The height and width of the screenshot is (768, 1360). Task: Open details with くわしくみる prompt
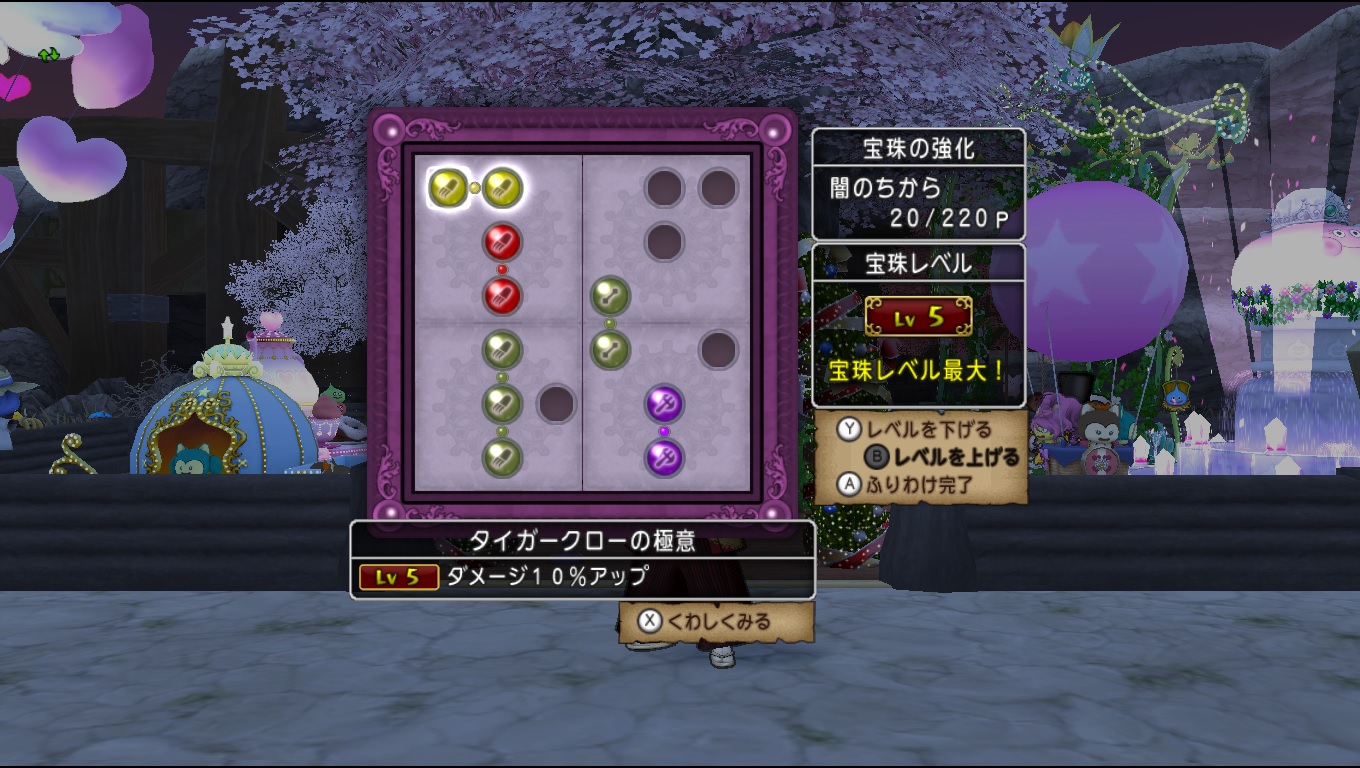click(712, 619)
